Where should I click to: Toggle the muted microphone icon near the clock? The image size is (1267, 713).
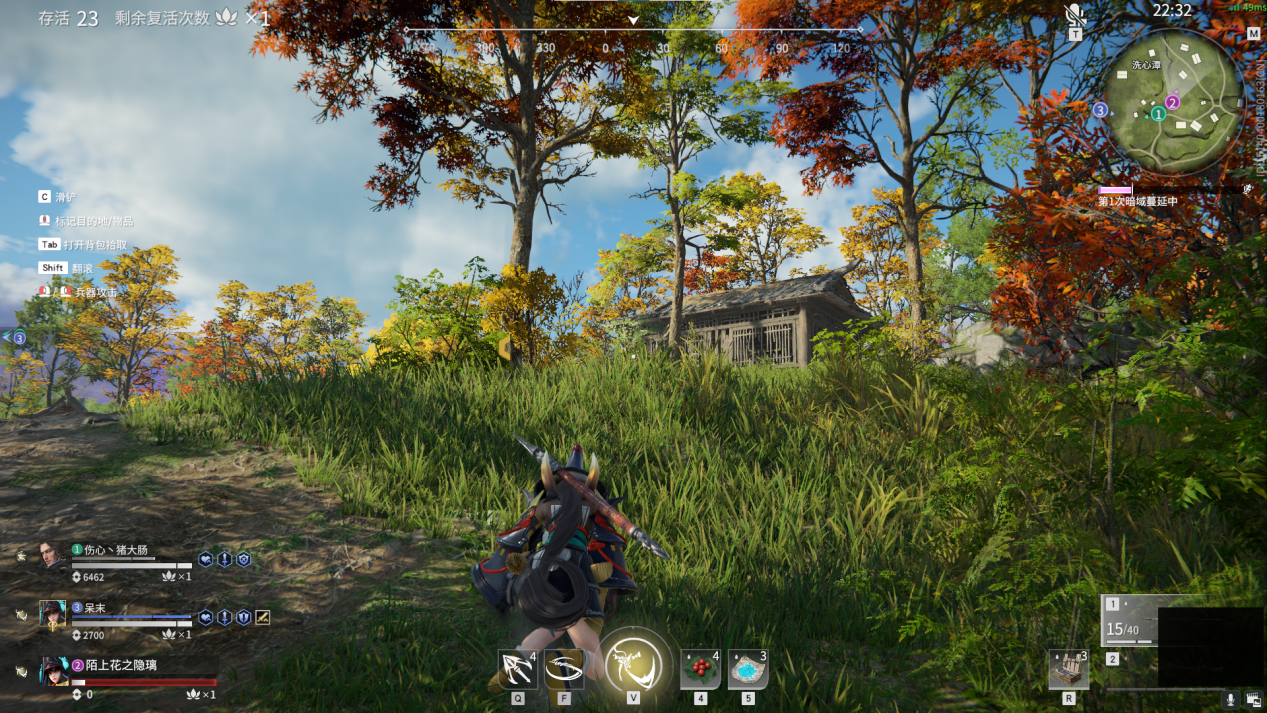coord(1075,15)
